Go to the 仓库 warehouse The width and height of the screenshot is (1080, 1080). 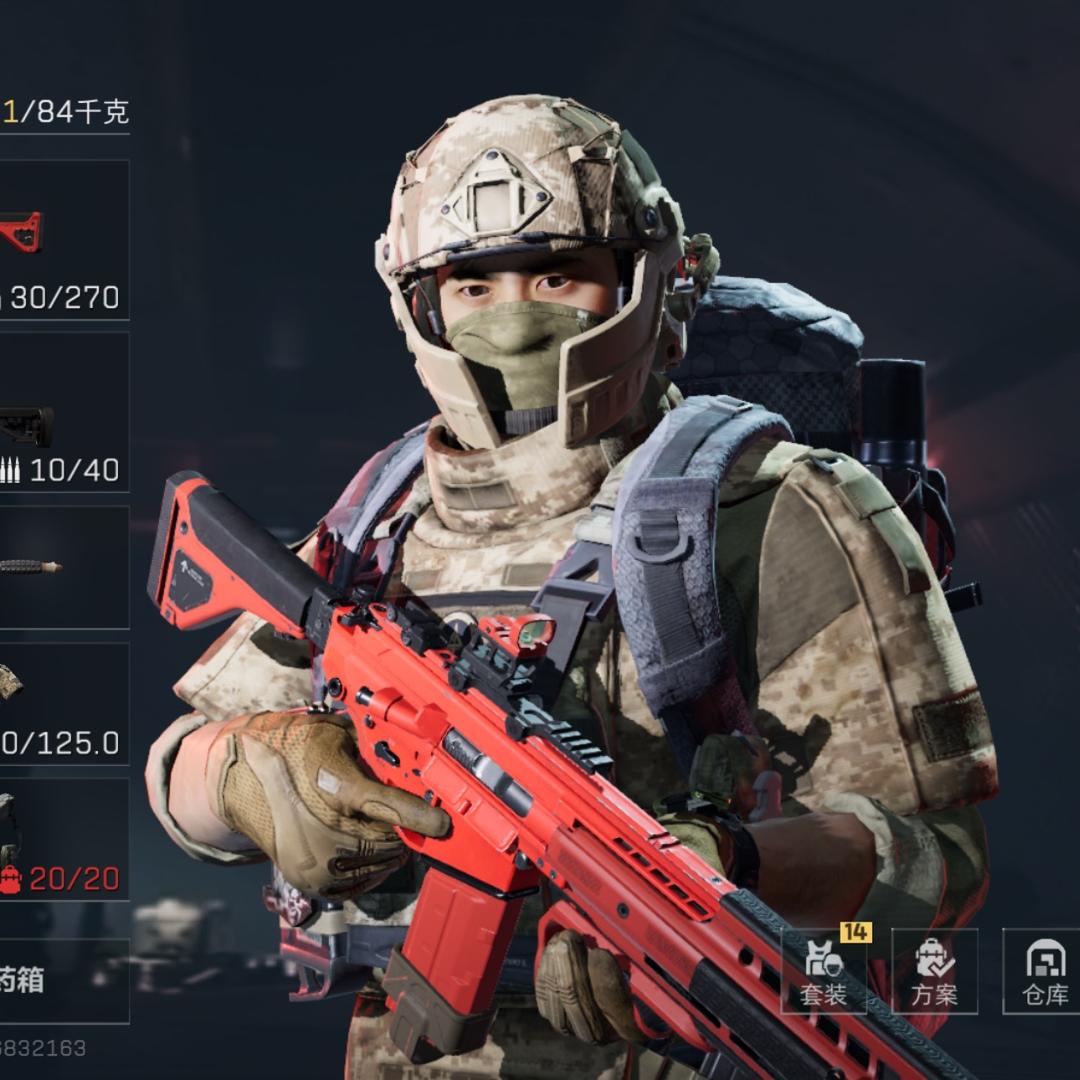click(x=1043, y=971)
